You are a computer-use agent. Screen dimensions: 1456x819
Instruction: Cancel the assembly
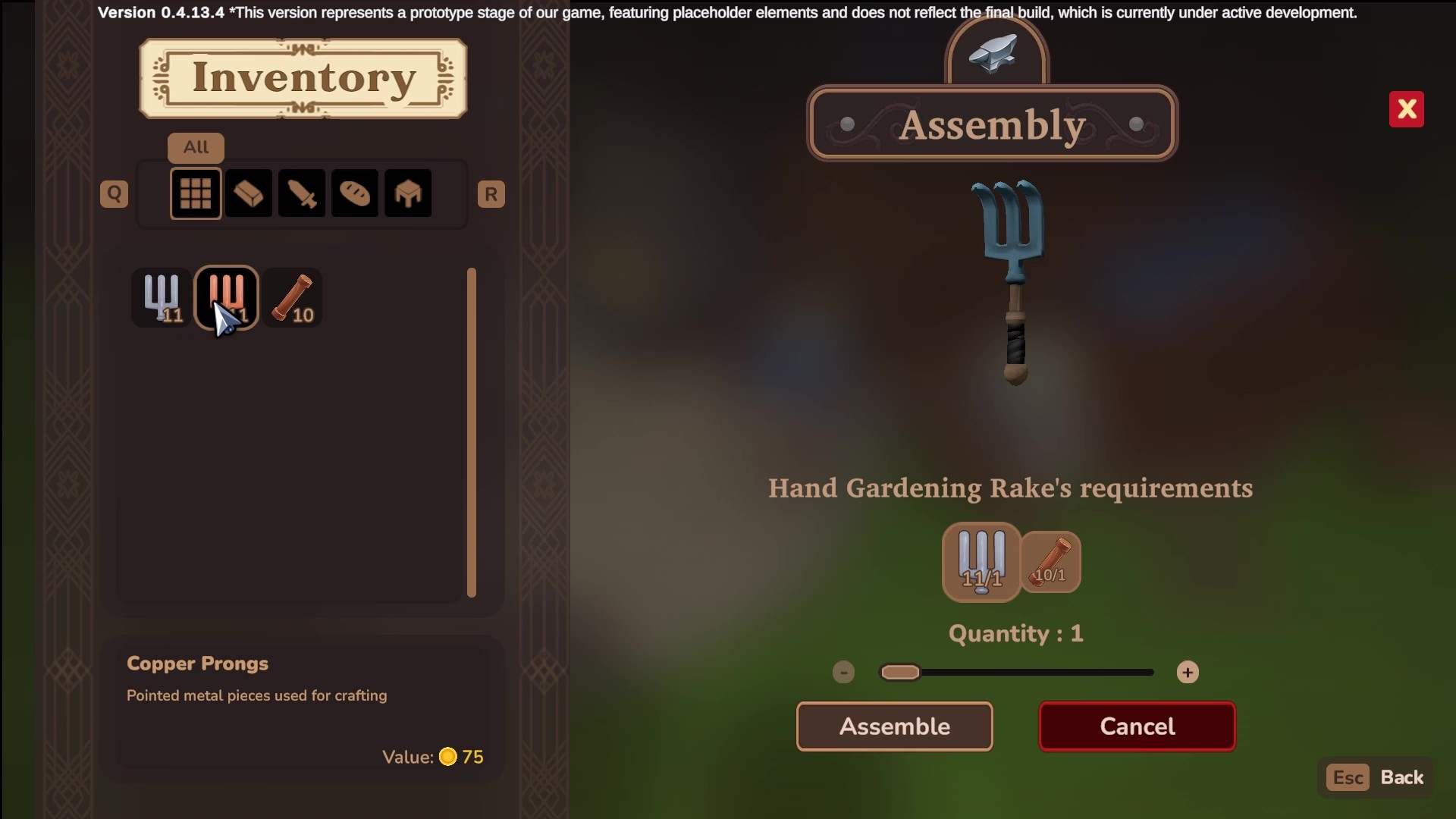[1137, 726]
